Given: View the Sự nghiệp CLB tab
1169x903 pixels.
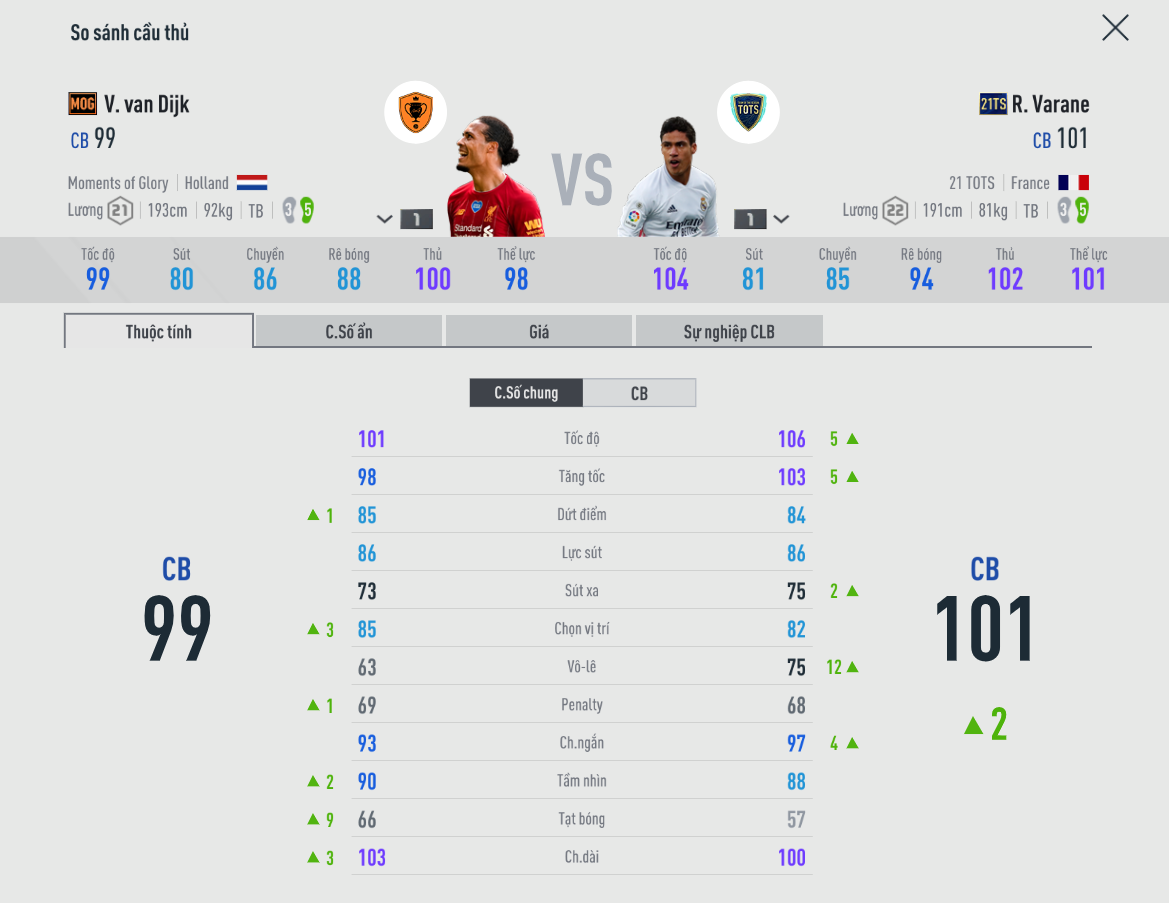Looking at the screenshot, I should tap(729, 332).
